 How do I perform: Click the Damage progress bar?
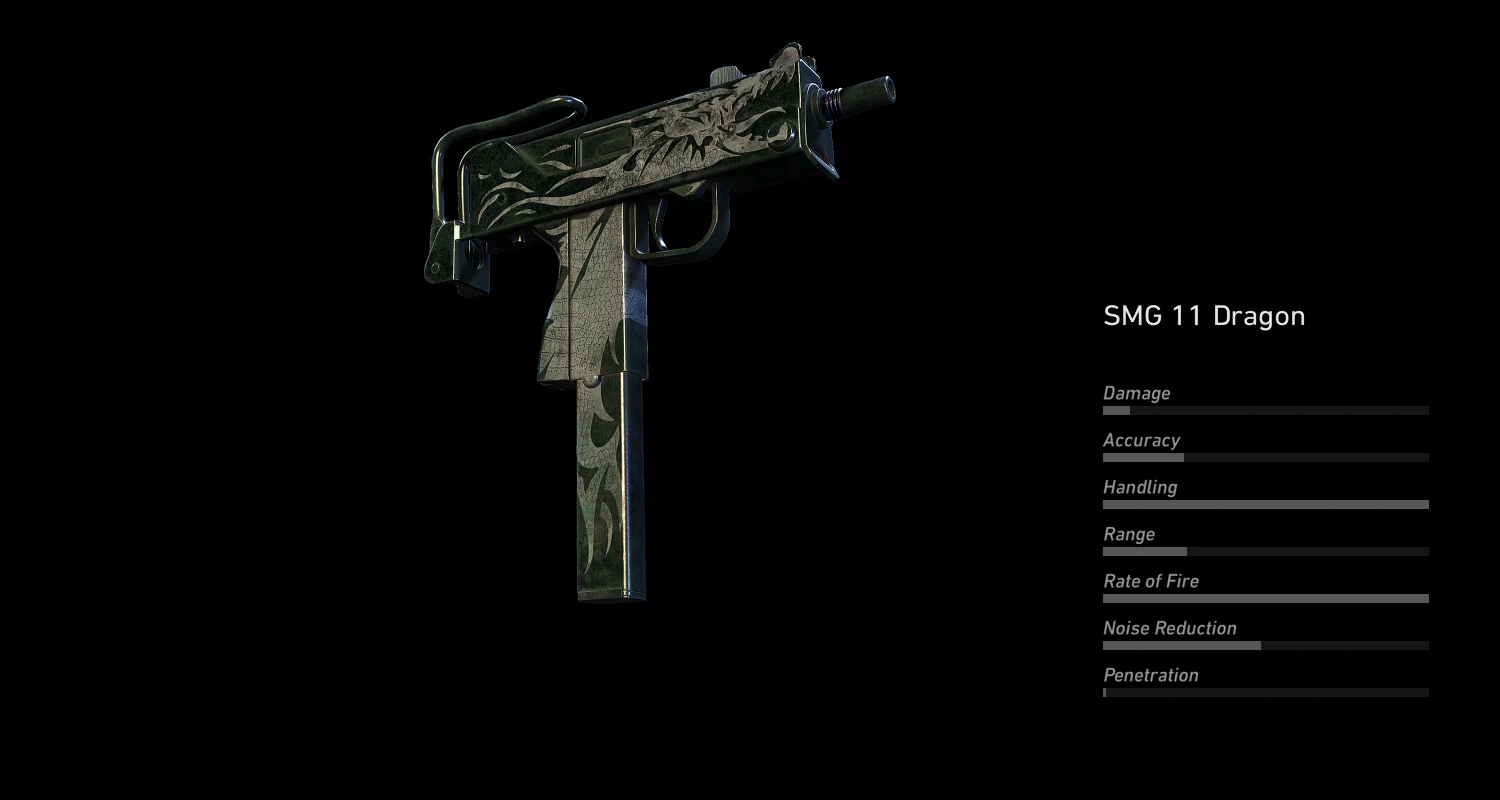(x=1265, y=410)
